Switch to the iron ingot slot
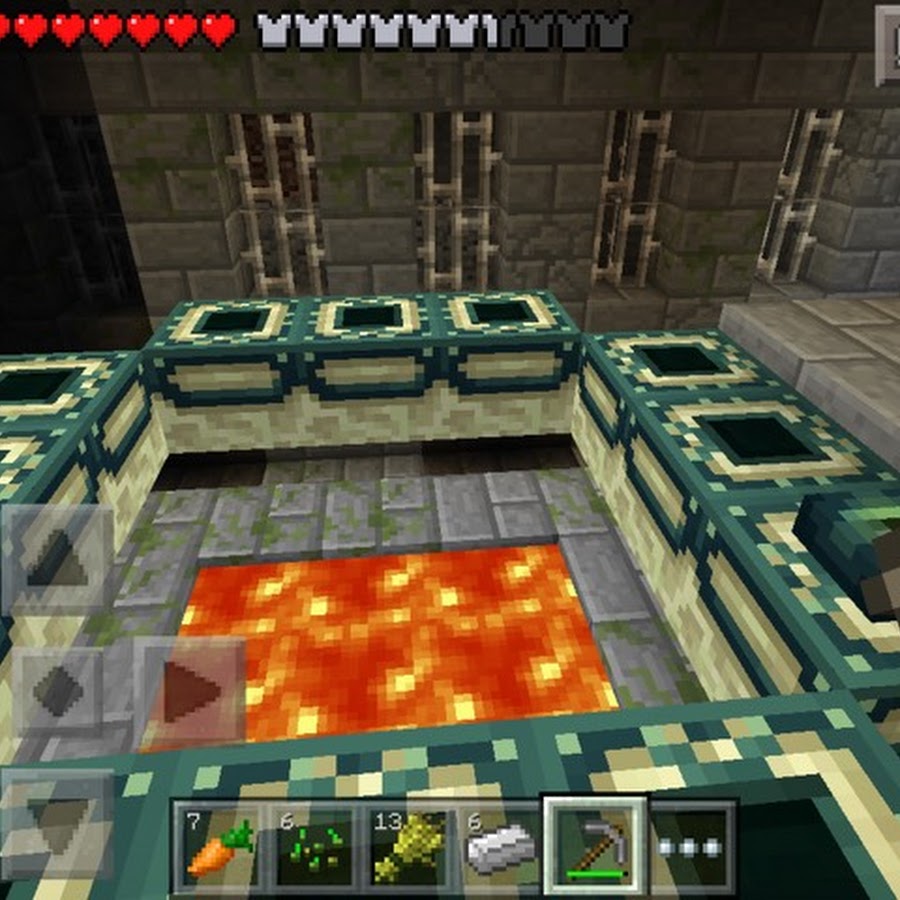The height and width of the screenshot is (900, 900). pos(497,847)
